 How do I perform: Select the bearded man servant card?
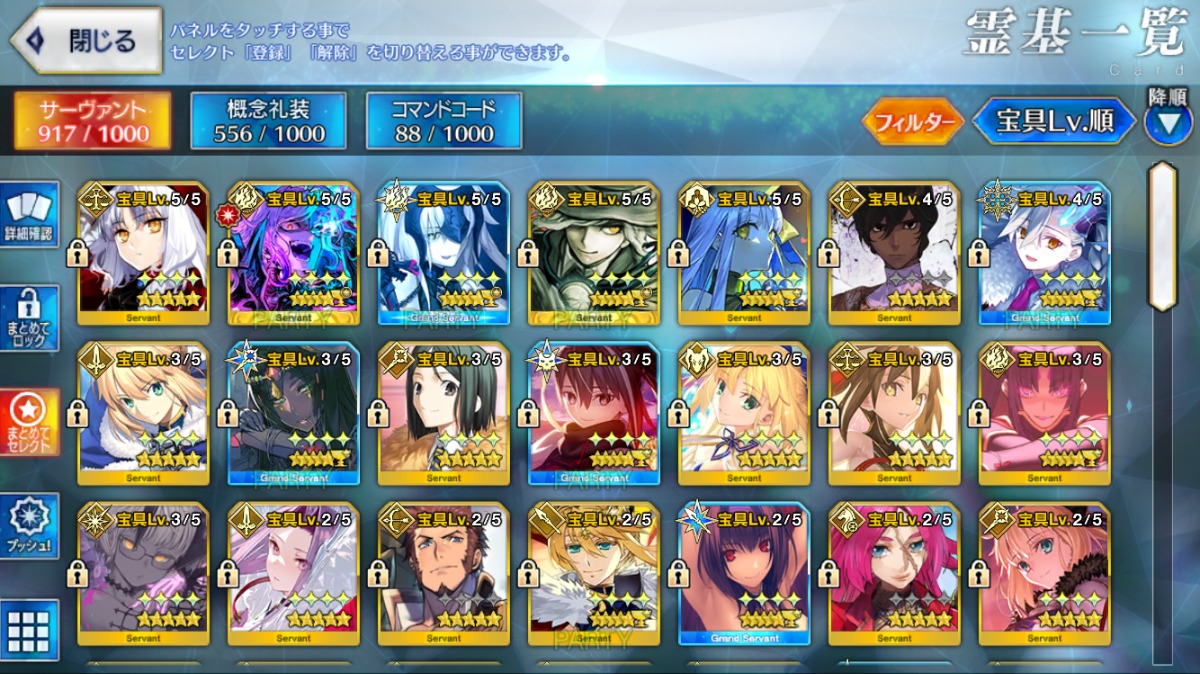click(444, 574)
